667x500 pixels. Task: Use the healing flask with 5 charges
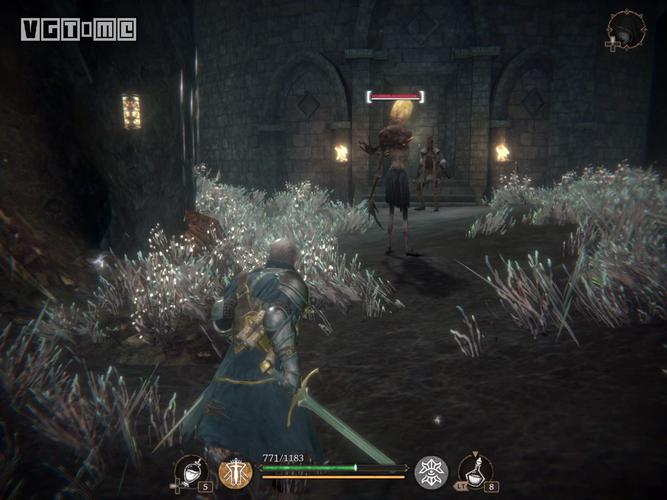(x=191, y=471)
